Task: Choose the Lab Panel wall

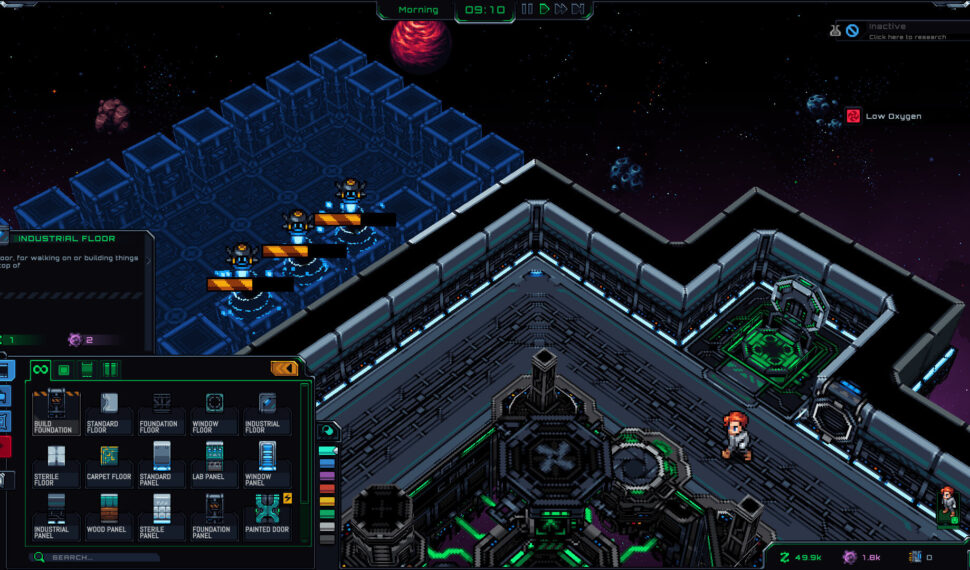Action: tap(213, 460)
